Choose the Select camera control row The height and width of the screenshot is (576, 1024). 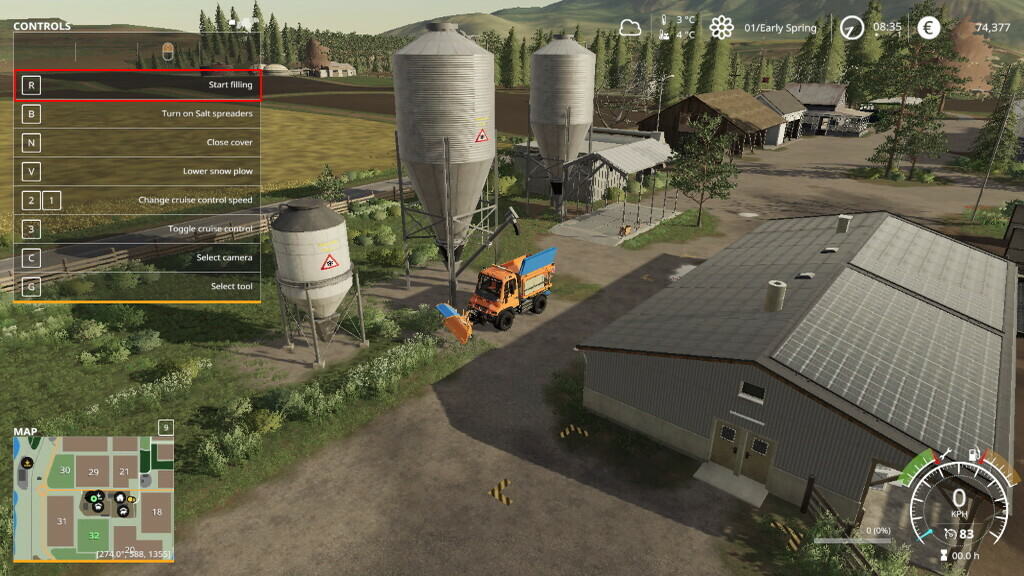pos(137,258)
